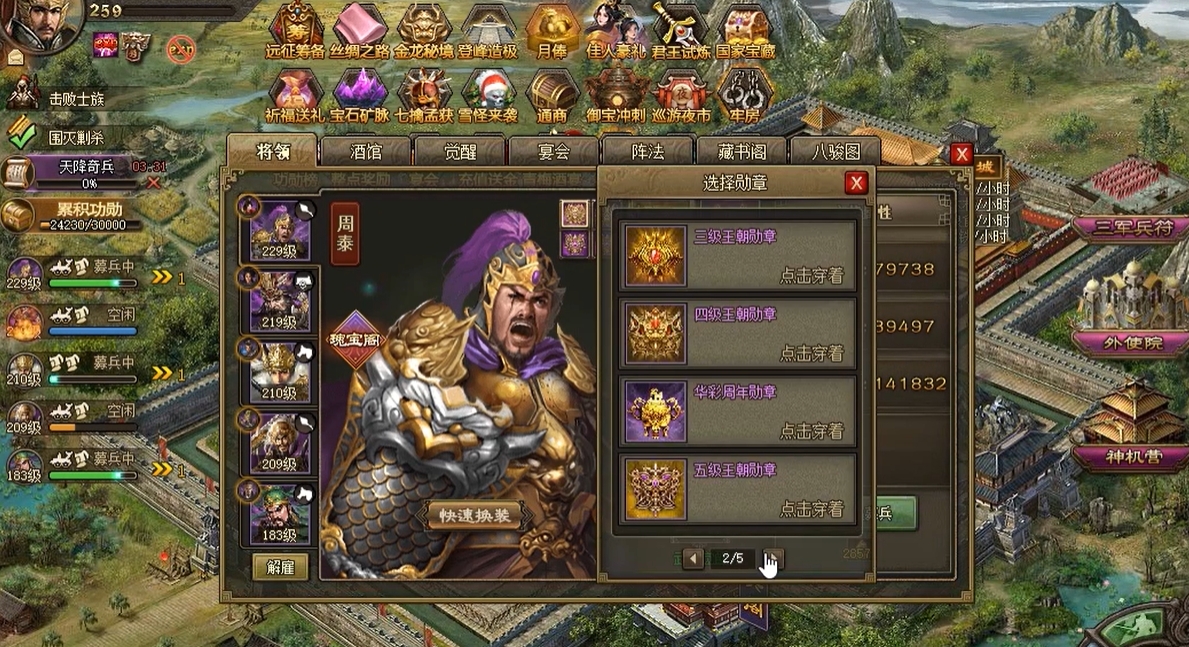Screen dimensions: 1189x647
Task: Click the 快速换装 quick equip button
Action: point(474,515)
